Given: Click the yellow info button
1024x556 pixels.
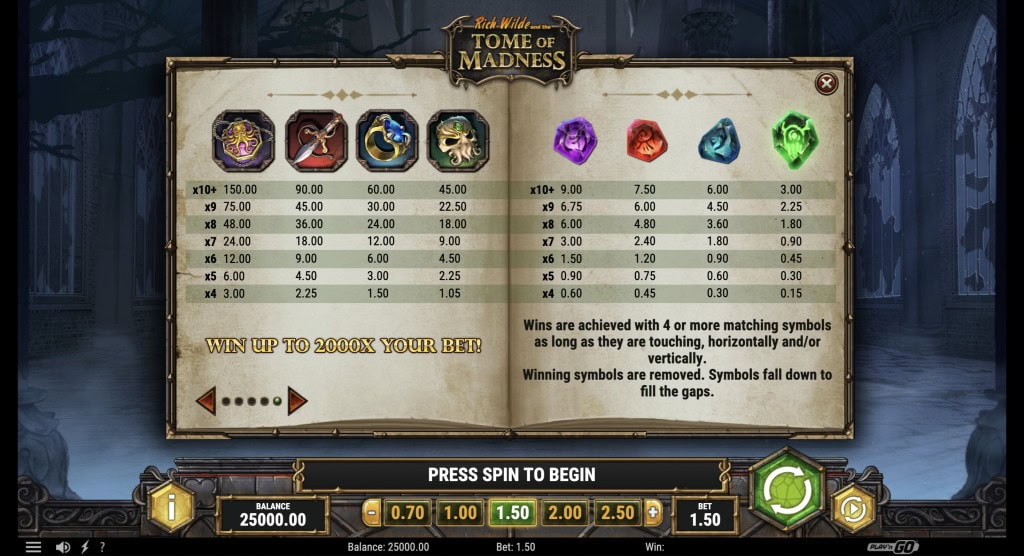Looking at the screenshot, I should click(172, 508).
